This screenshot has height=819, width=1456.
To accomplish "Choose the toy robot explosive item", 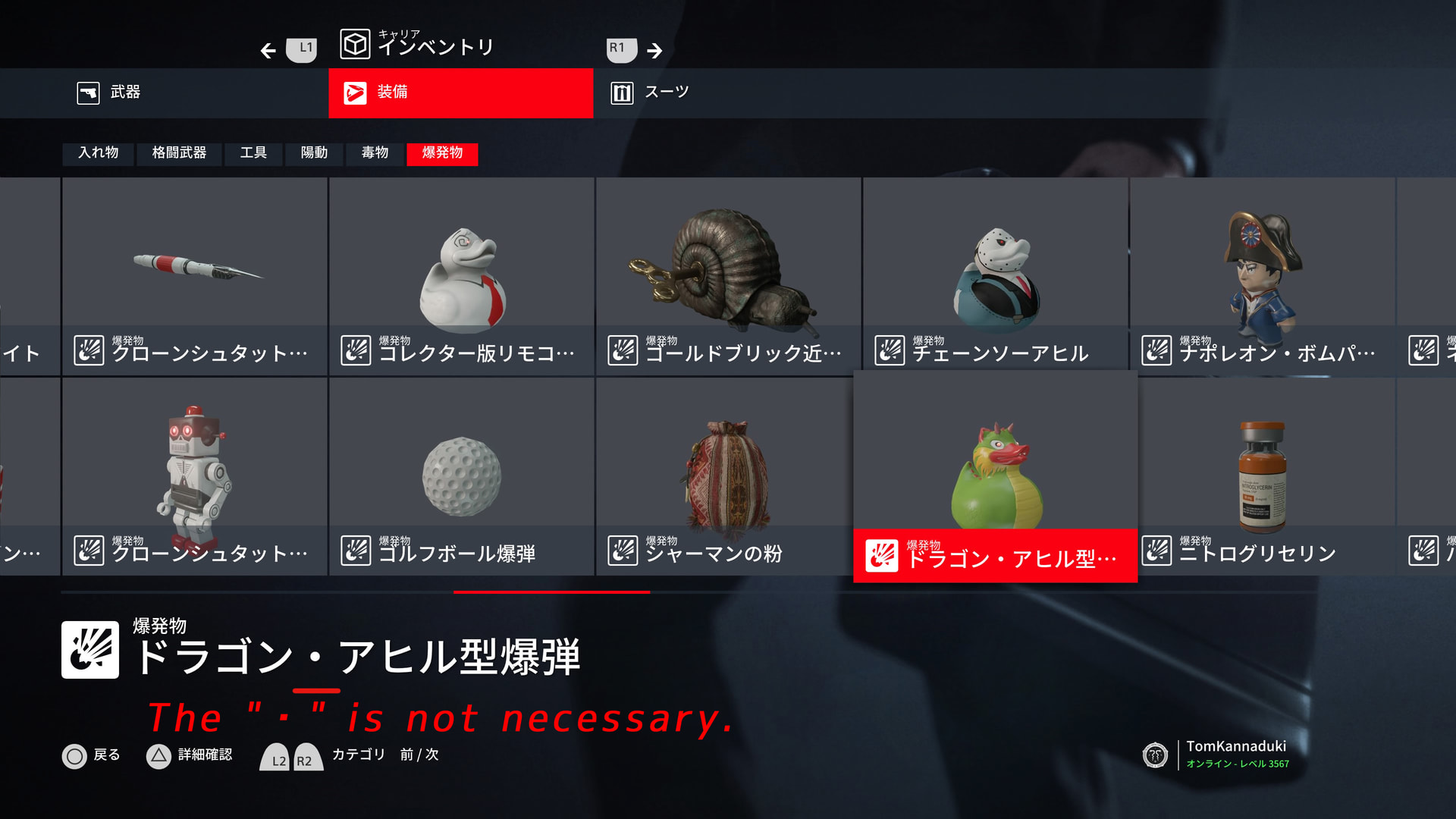I will [x=195, y=476].
